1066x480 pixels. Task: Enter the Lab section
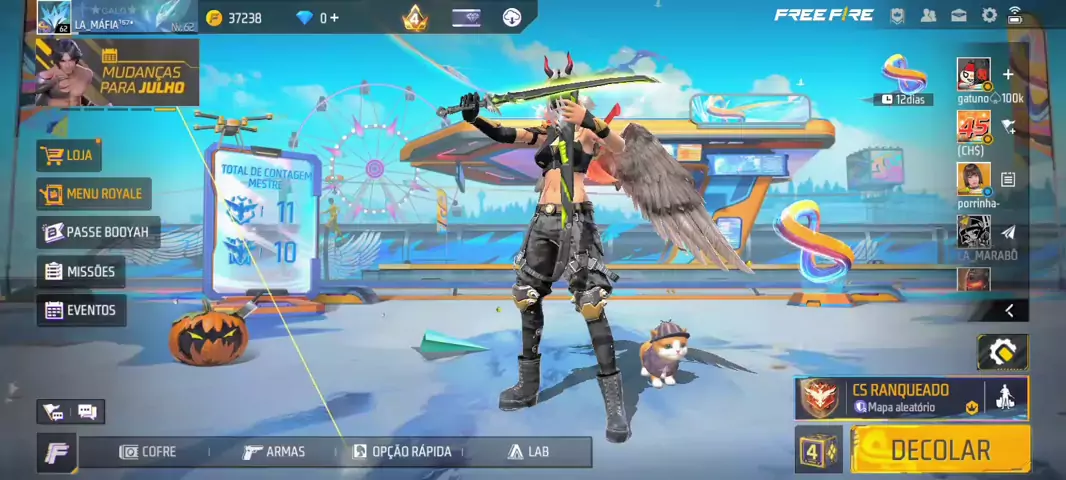point(529,452)
